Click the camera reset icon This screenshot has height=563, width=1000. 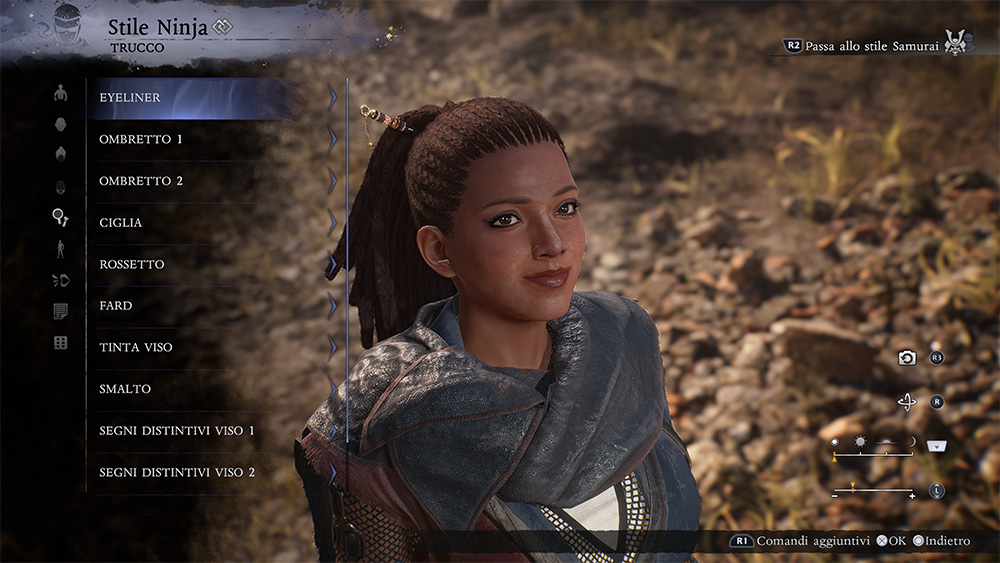coord(907,358)
